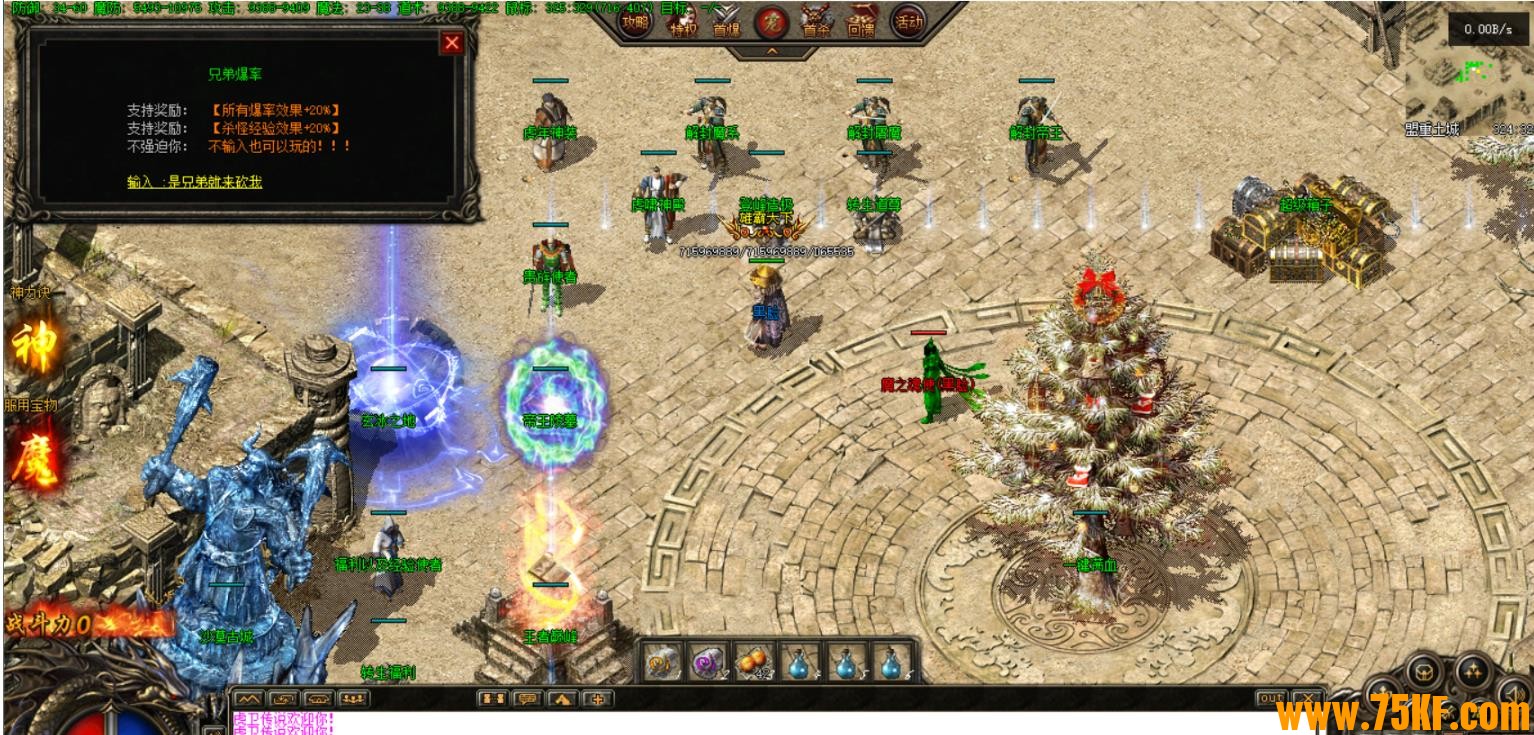Viewport: 1534px width, 735px height.
Task: Close the 兄弟爆率 dialog window
Action: coord(452,43)
